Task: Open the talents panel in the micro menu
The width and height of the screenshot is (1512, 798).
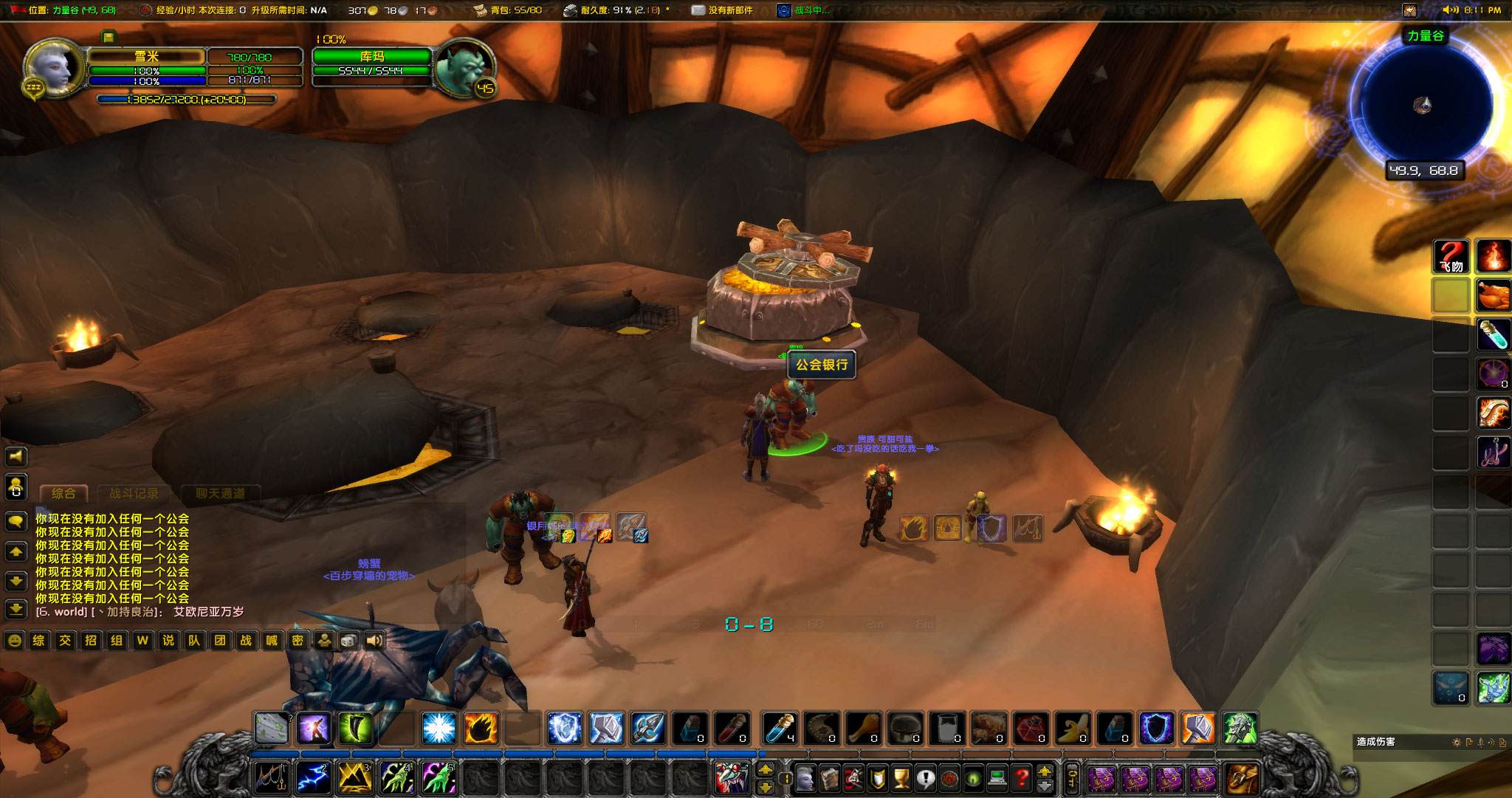Action: pyautogui.click(x=854, y=778)
